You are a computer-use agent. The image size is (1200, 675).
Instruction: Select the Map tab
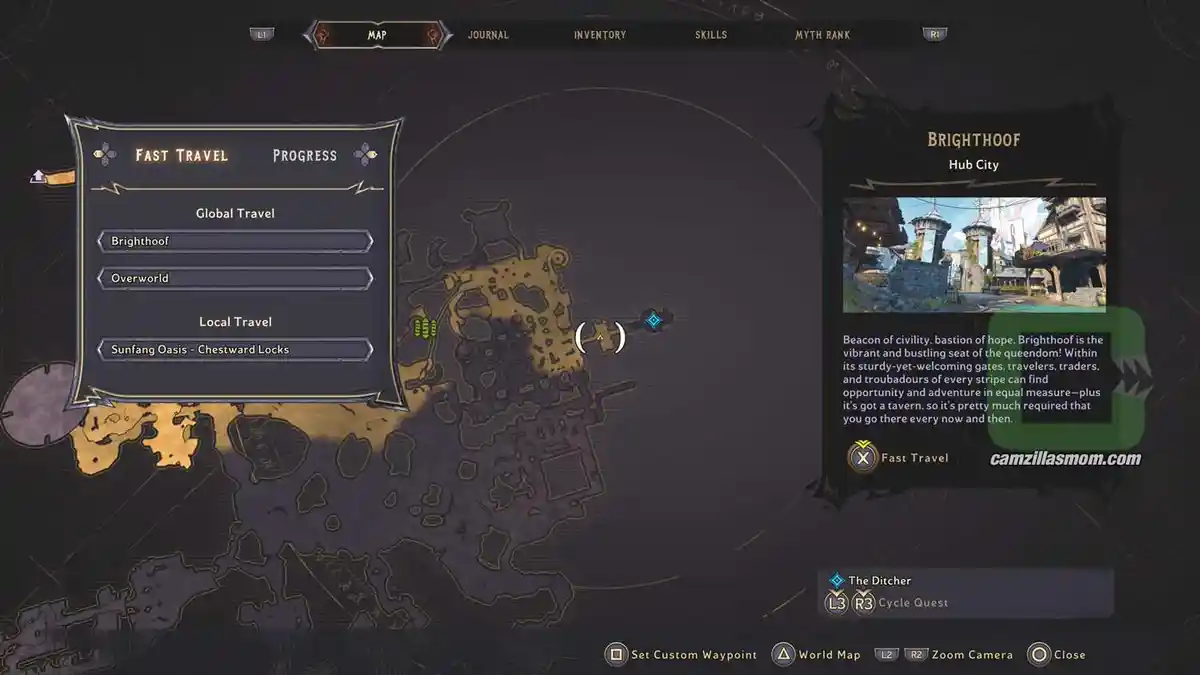[x=377, y=35]
